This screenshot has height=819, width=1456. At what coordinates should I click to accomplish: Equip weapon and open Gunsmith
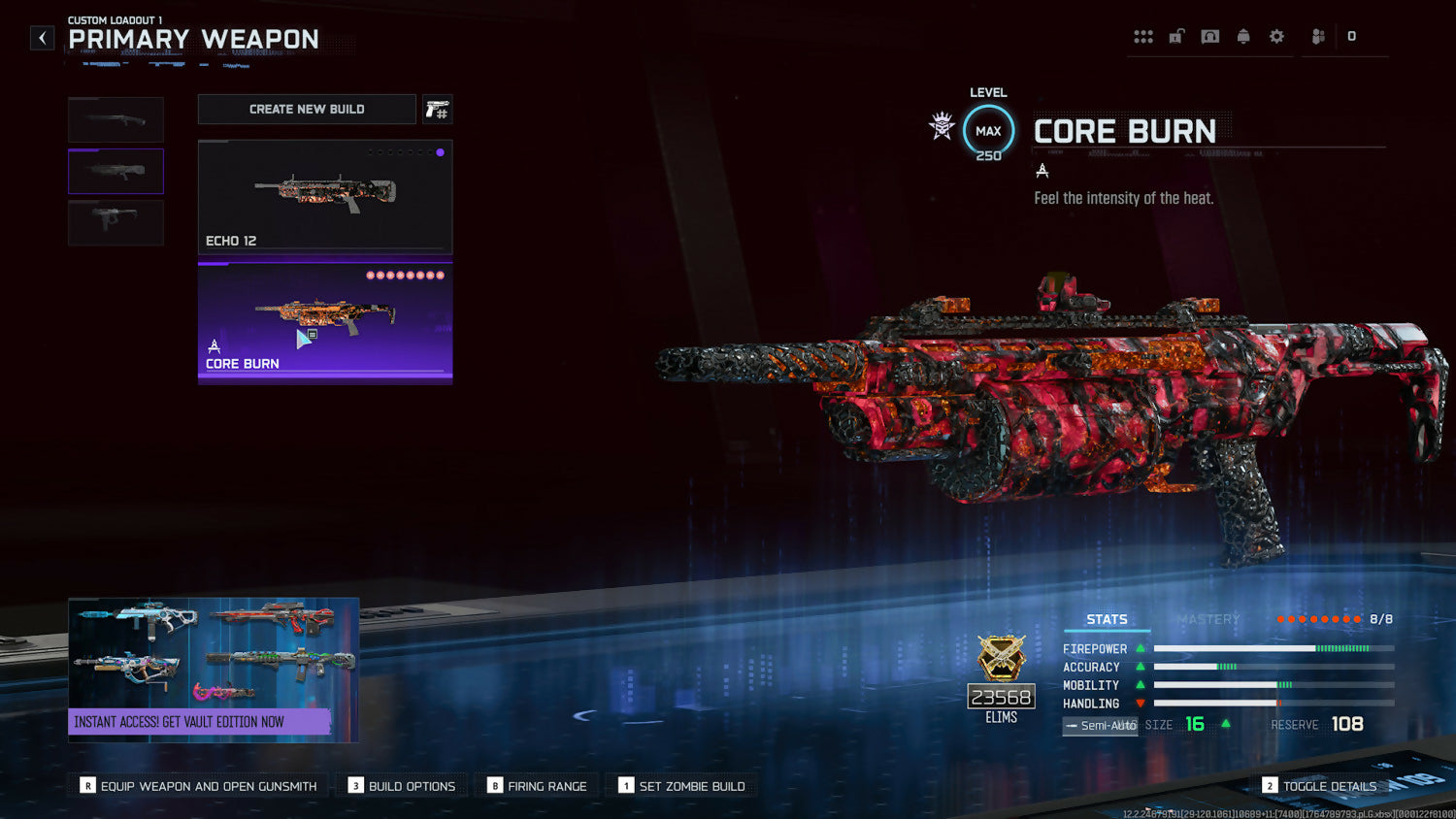[x=199, y=786]
